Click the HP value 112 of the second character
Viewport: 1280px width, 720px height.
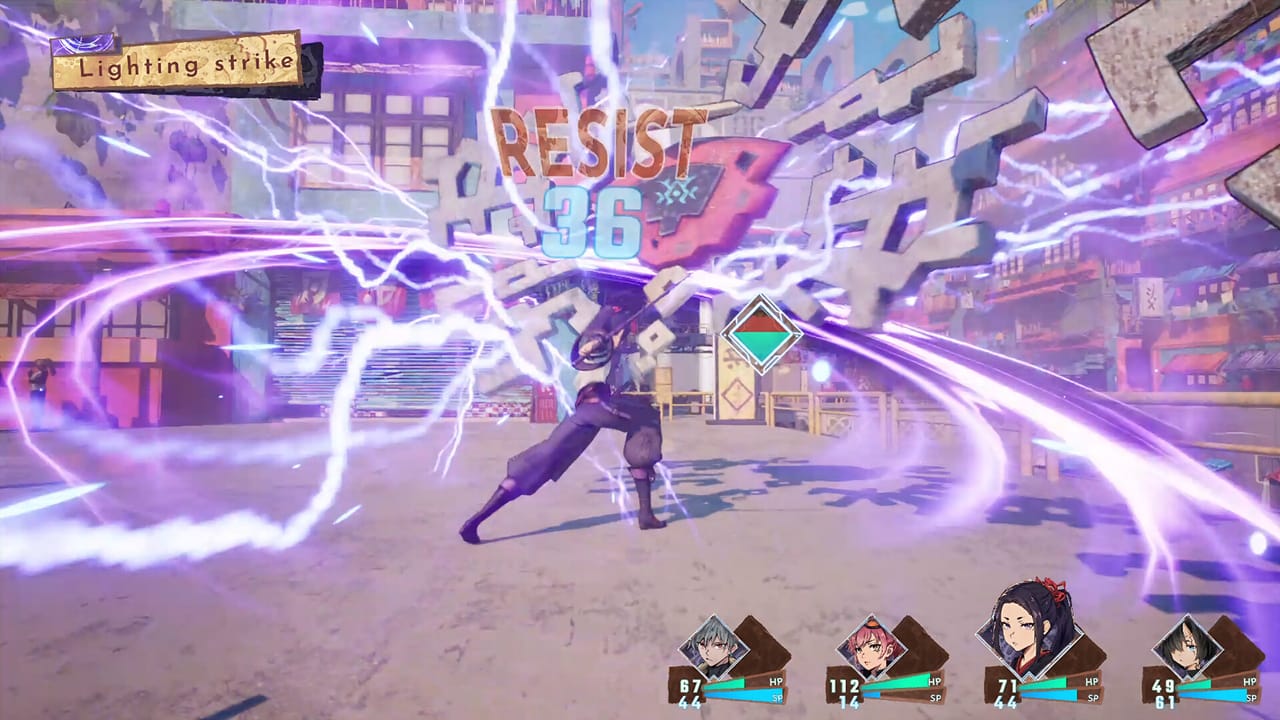click(x=843, y=684)
